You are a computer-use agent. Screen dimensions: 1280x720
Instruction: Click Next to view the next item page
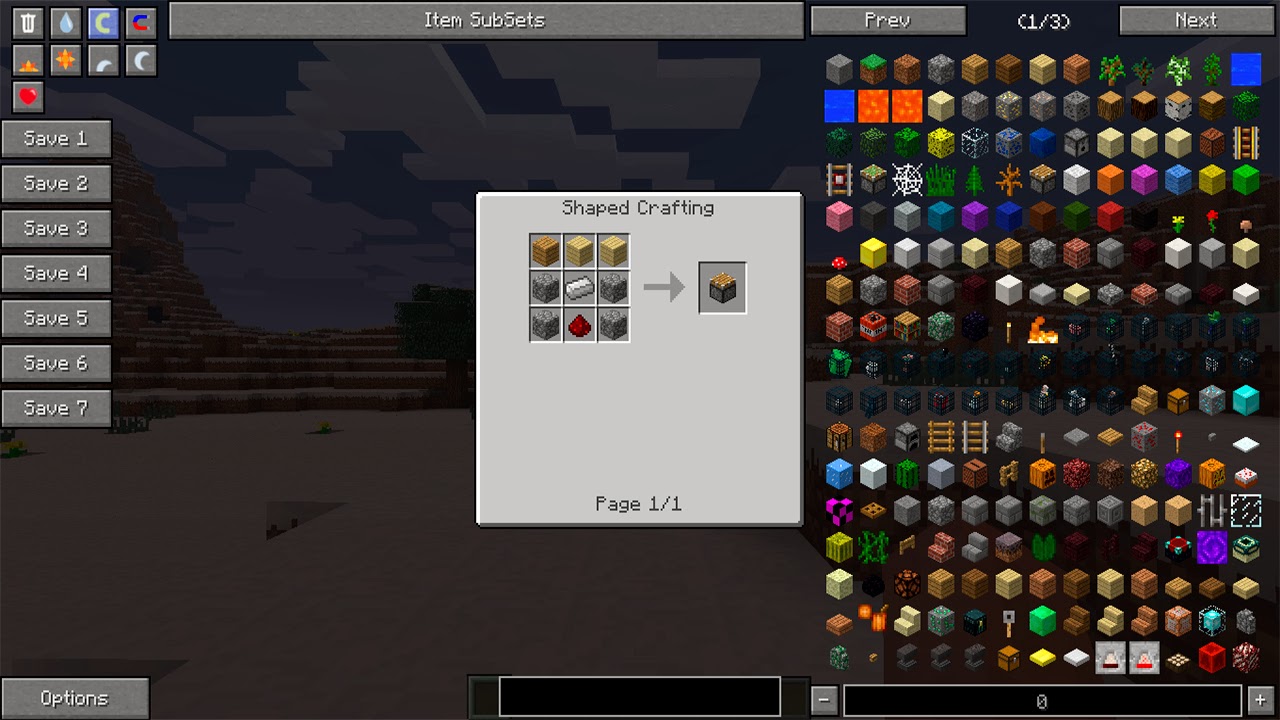[x=1196, y=20]
